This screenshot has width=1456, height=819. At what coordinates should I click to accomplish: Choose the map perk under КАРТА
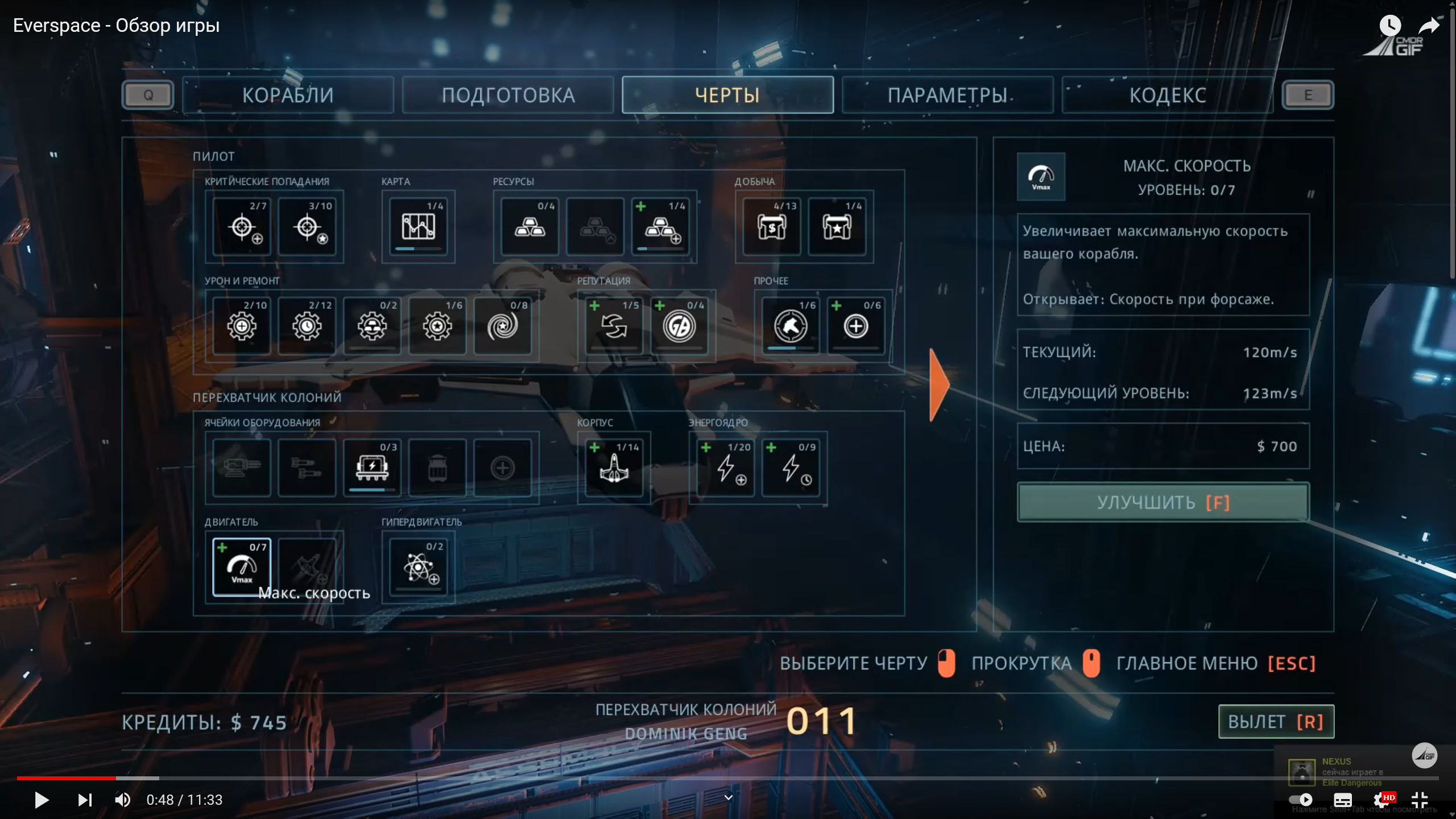[418, 226]
